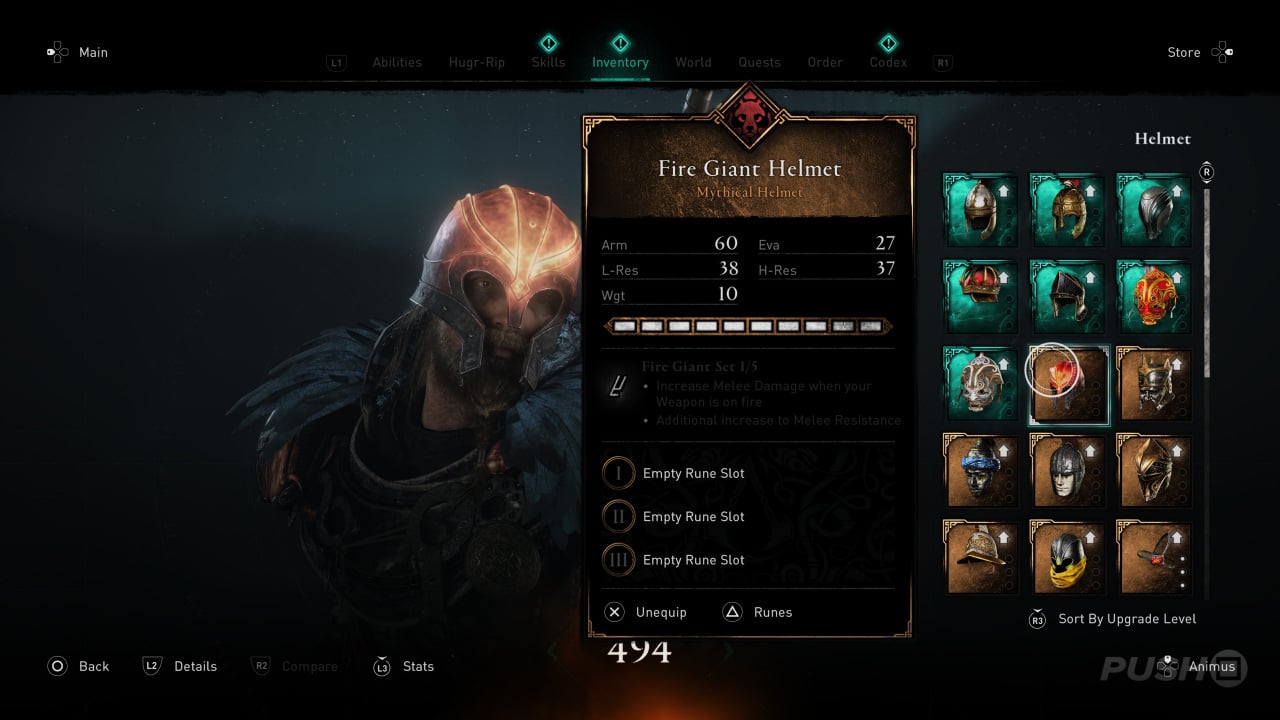Choose the yellow scarf helmet
This screenshot has width=1280, height=720.
pyautogui.click(x=1067, y=557)
